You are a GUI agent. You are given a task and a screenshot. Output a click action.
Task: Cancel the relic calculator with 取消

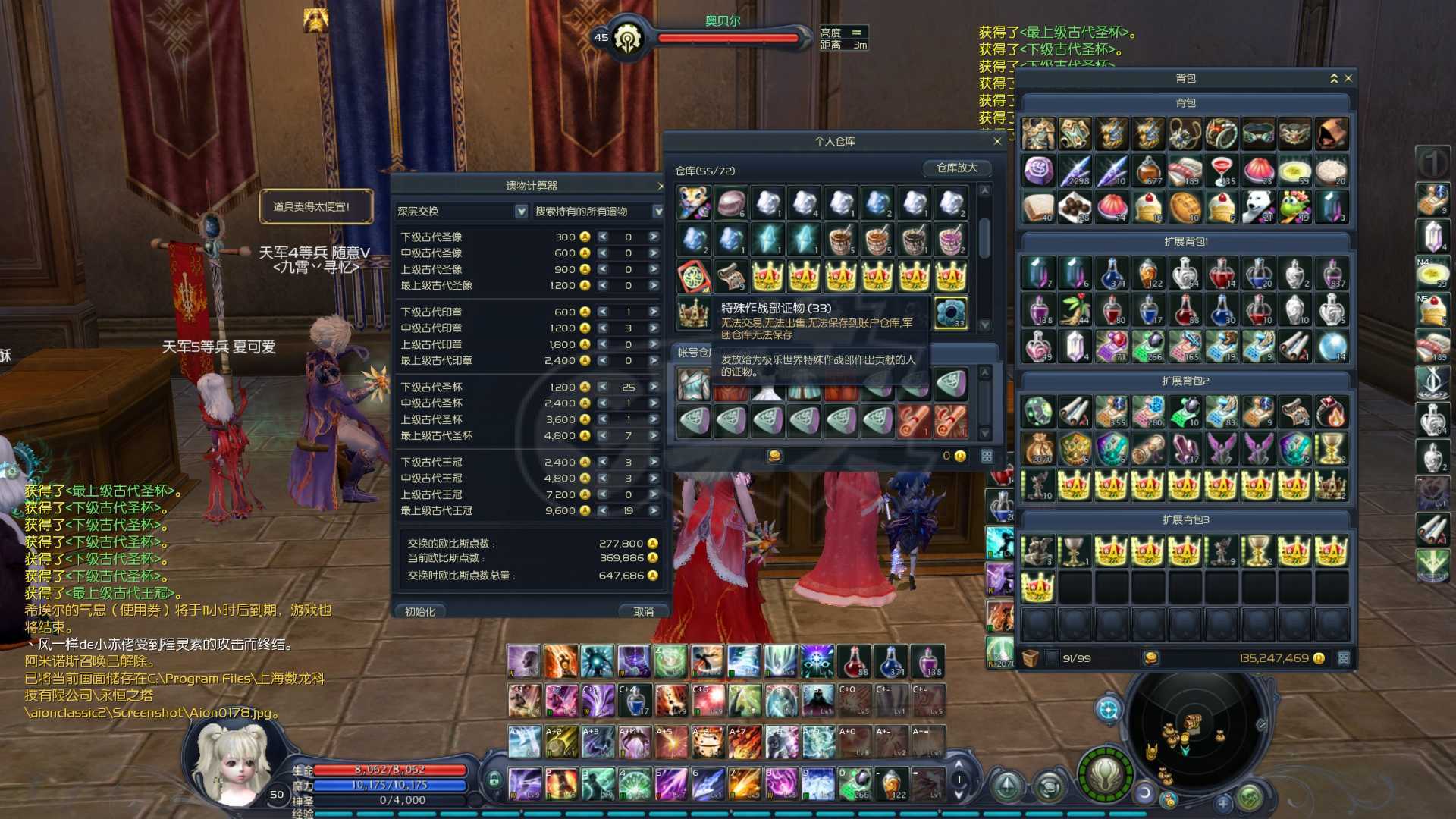click(x=643, y=611)
